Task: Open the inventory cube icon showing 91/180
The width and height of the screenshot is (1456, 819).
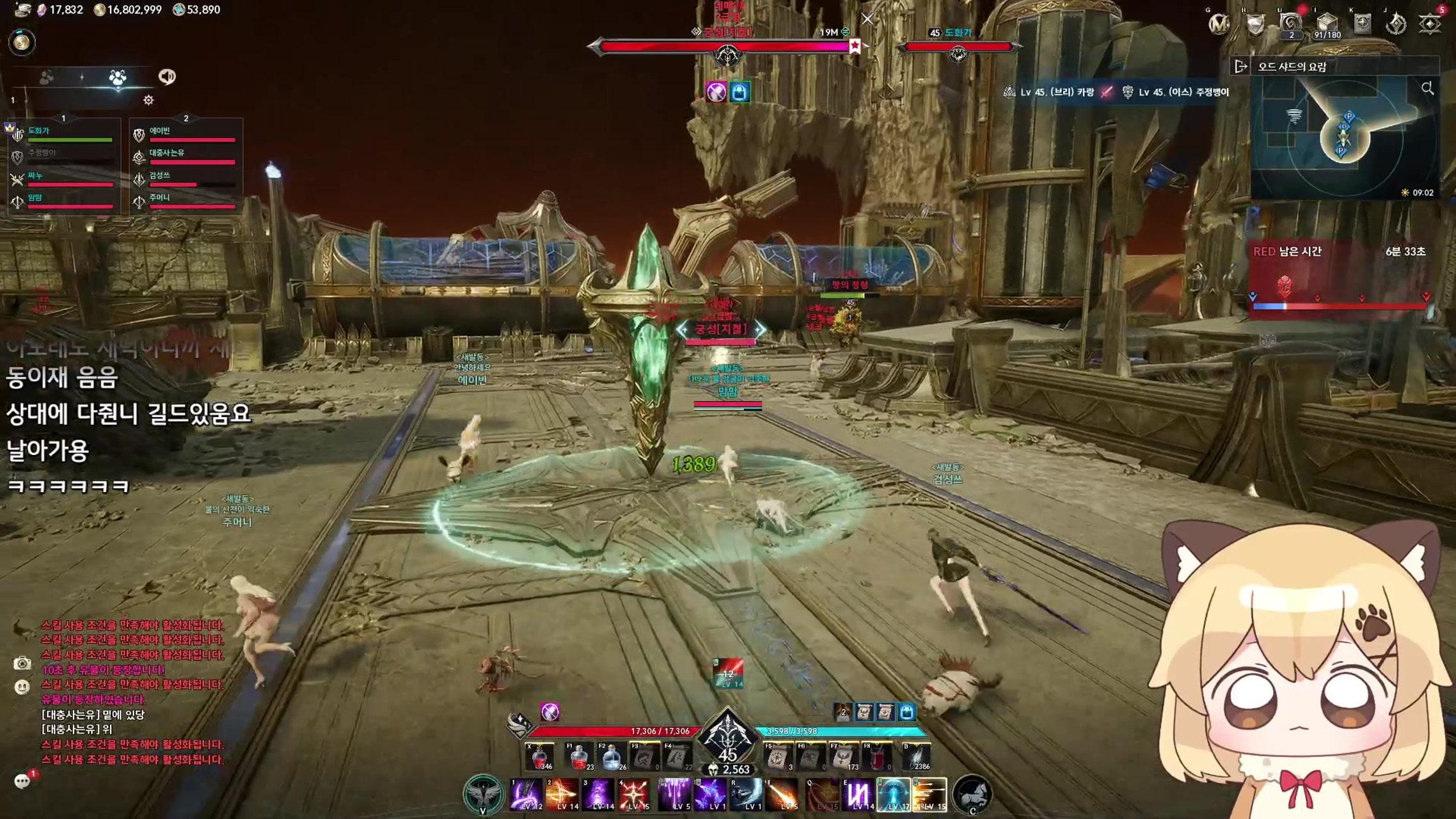Action: click(1326, 24)
